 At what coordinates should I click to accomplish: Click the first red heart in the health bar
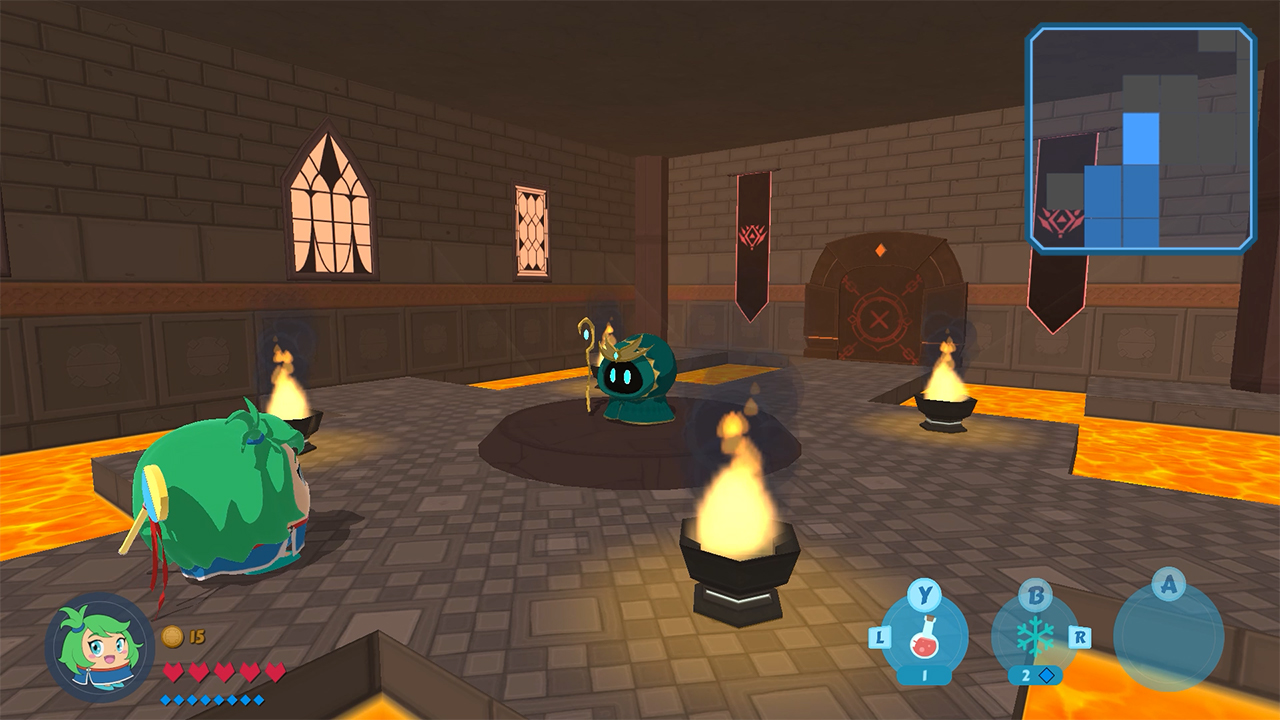pos(171,671)
